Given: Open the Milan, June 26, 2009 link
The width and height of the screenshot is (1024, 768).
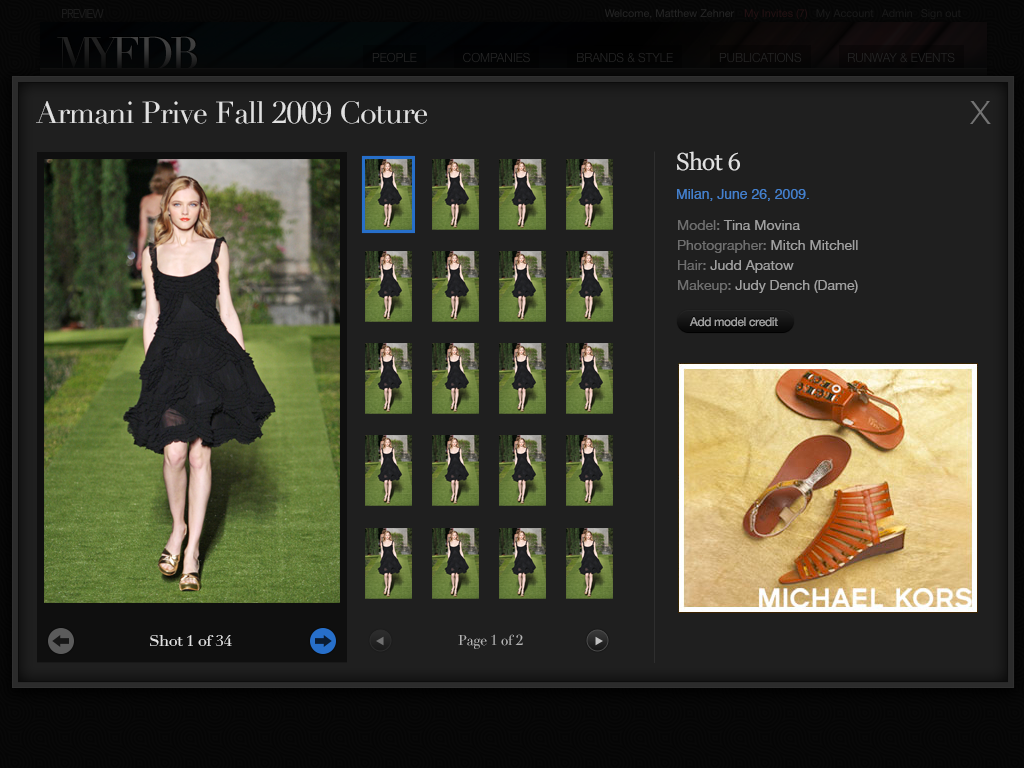Looking at the screenshot, I should pyautogui.click(x=742, y=194).
